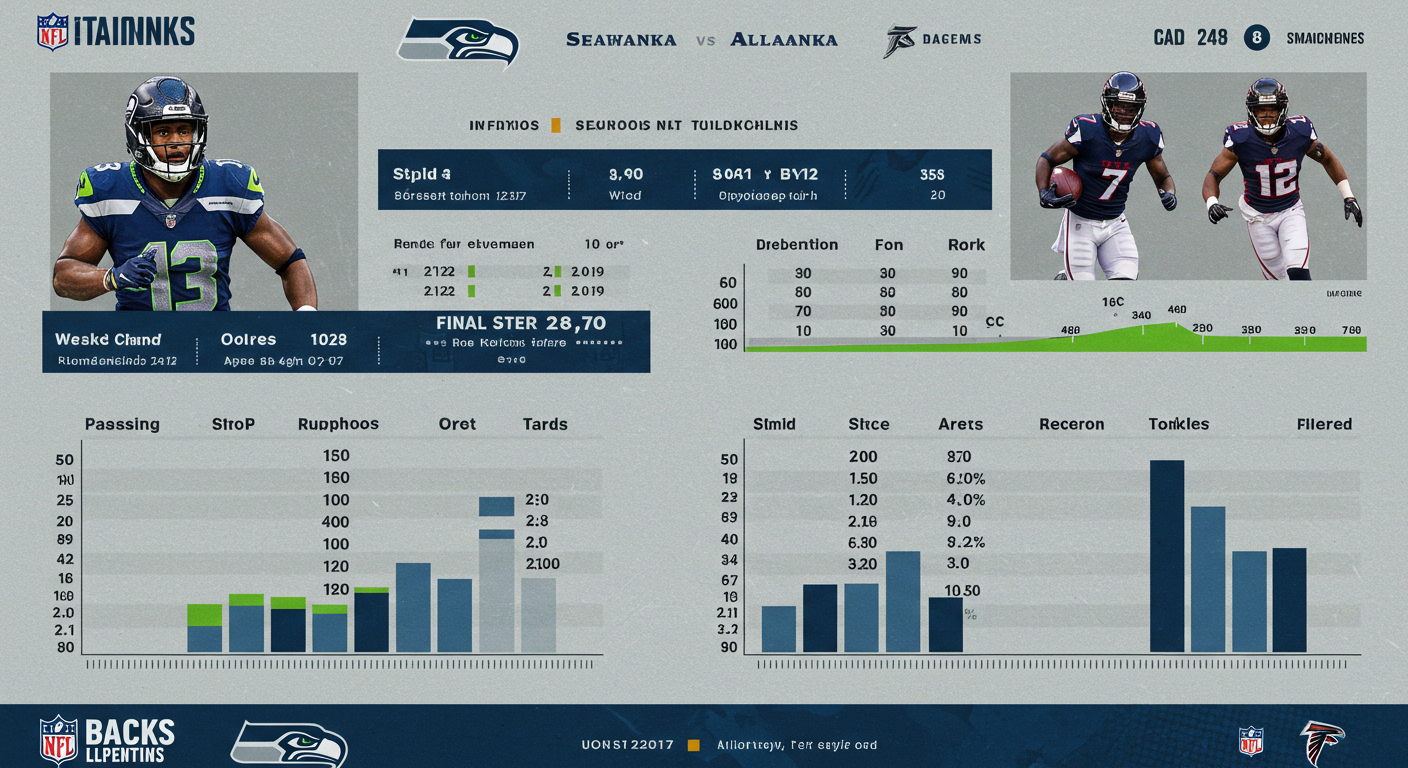Open the Flered tab

point(1324,424)
